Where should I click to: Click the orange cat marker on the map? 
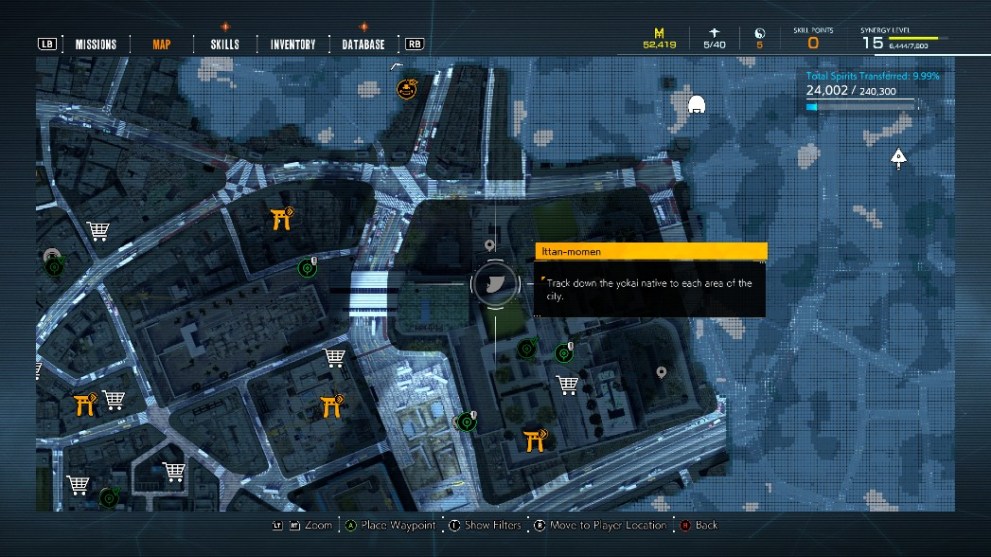[407, 89]
